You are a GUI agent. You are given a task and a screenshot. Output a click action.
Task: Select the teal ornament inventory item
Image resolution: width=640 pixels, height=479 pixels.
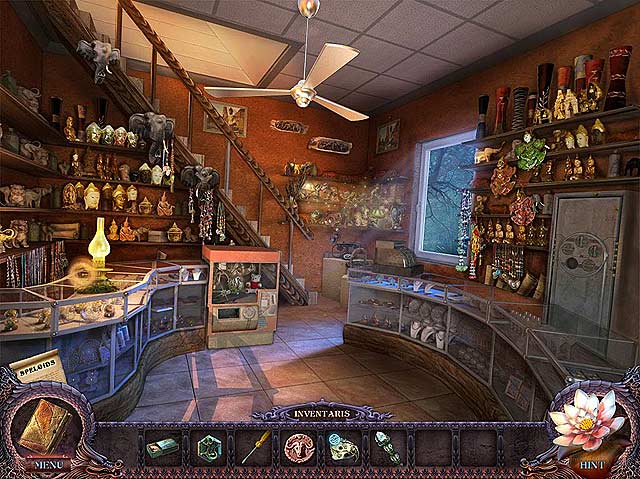(344, 447)
